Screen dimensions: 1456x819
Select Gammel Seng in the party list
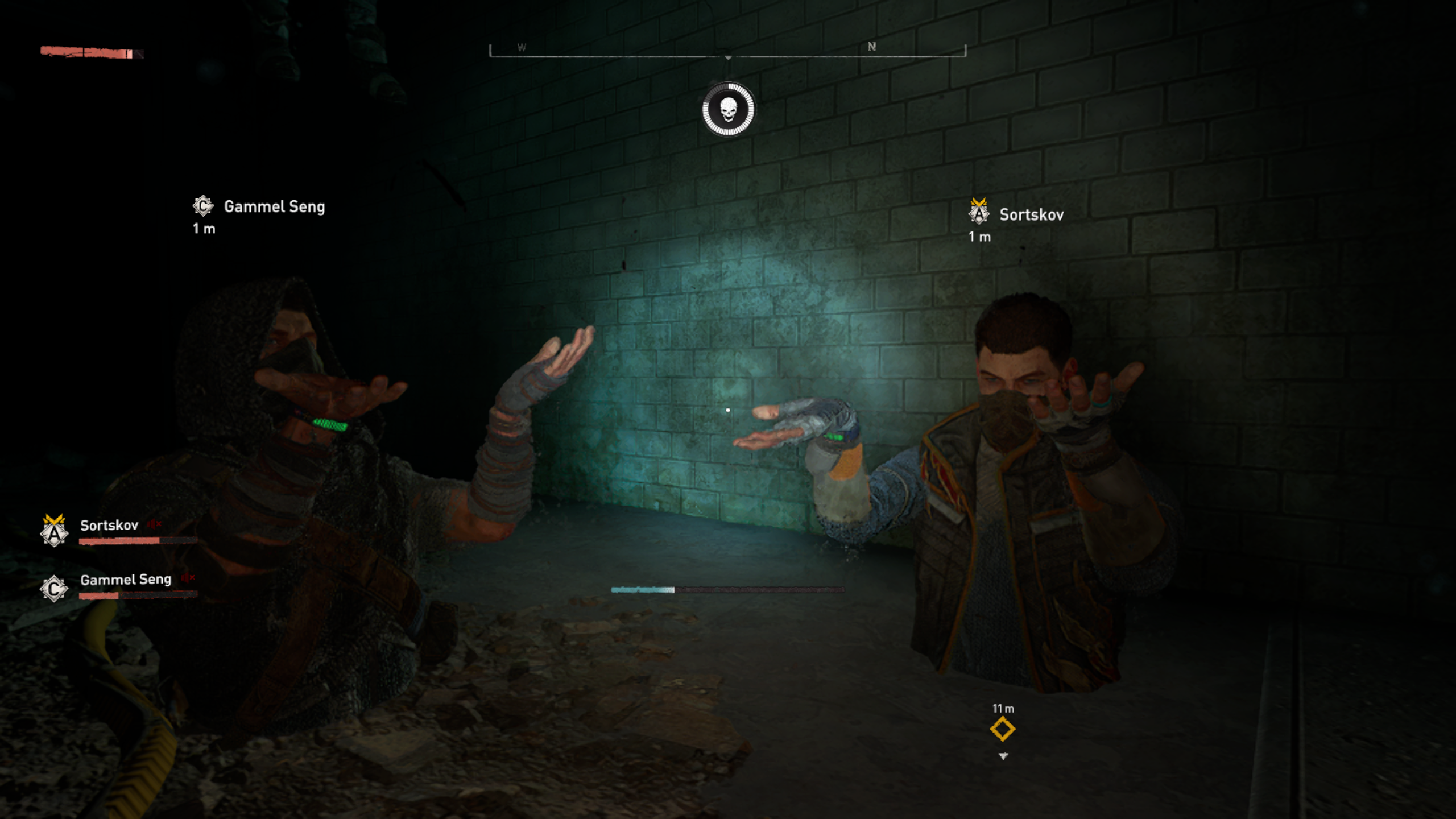coord(126,580)
